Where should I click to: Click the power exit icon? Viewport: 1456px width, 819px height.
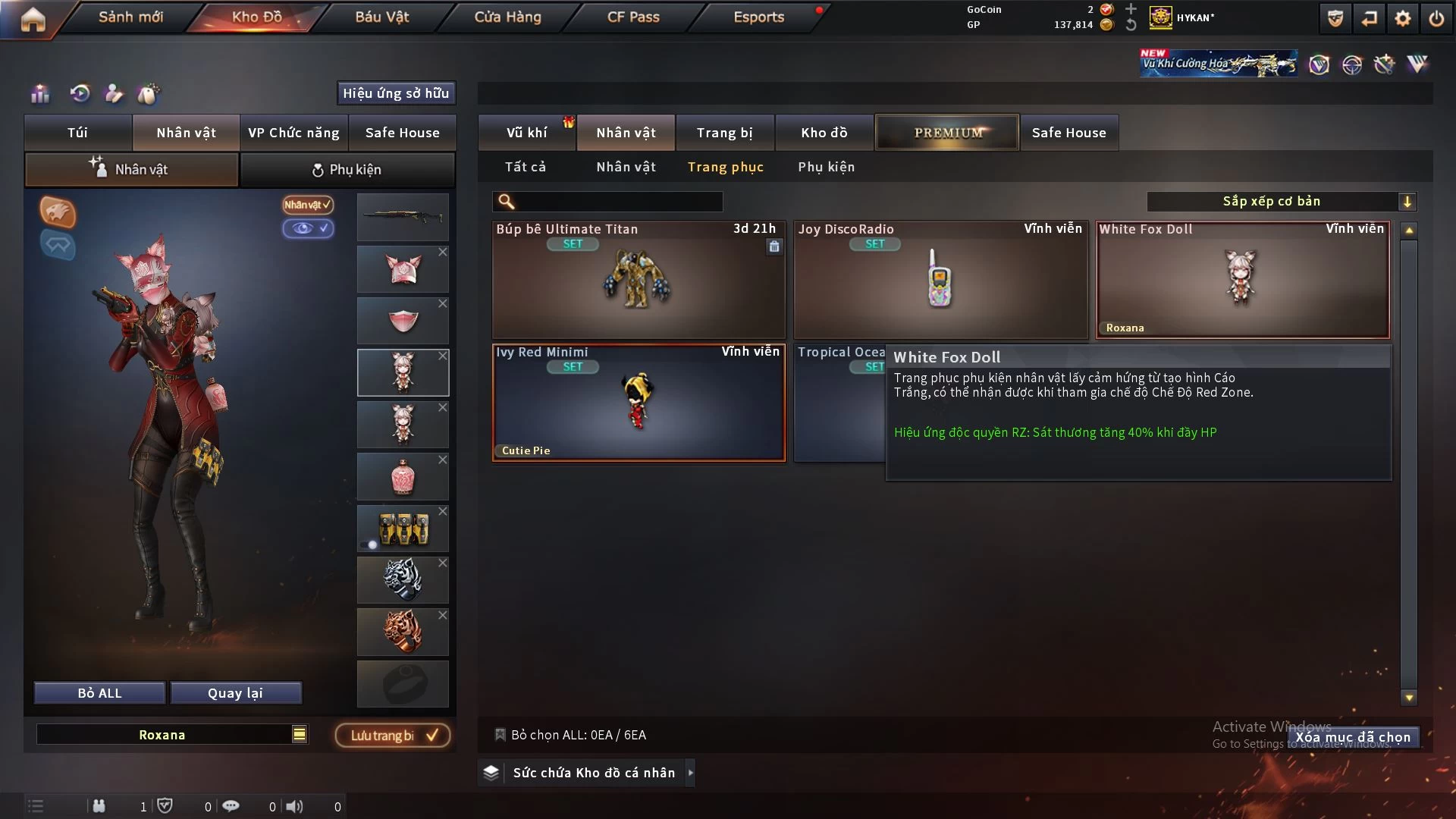1436,18
